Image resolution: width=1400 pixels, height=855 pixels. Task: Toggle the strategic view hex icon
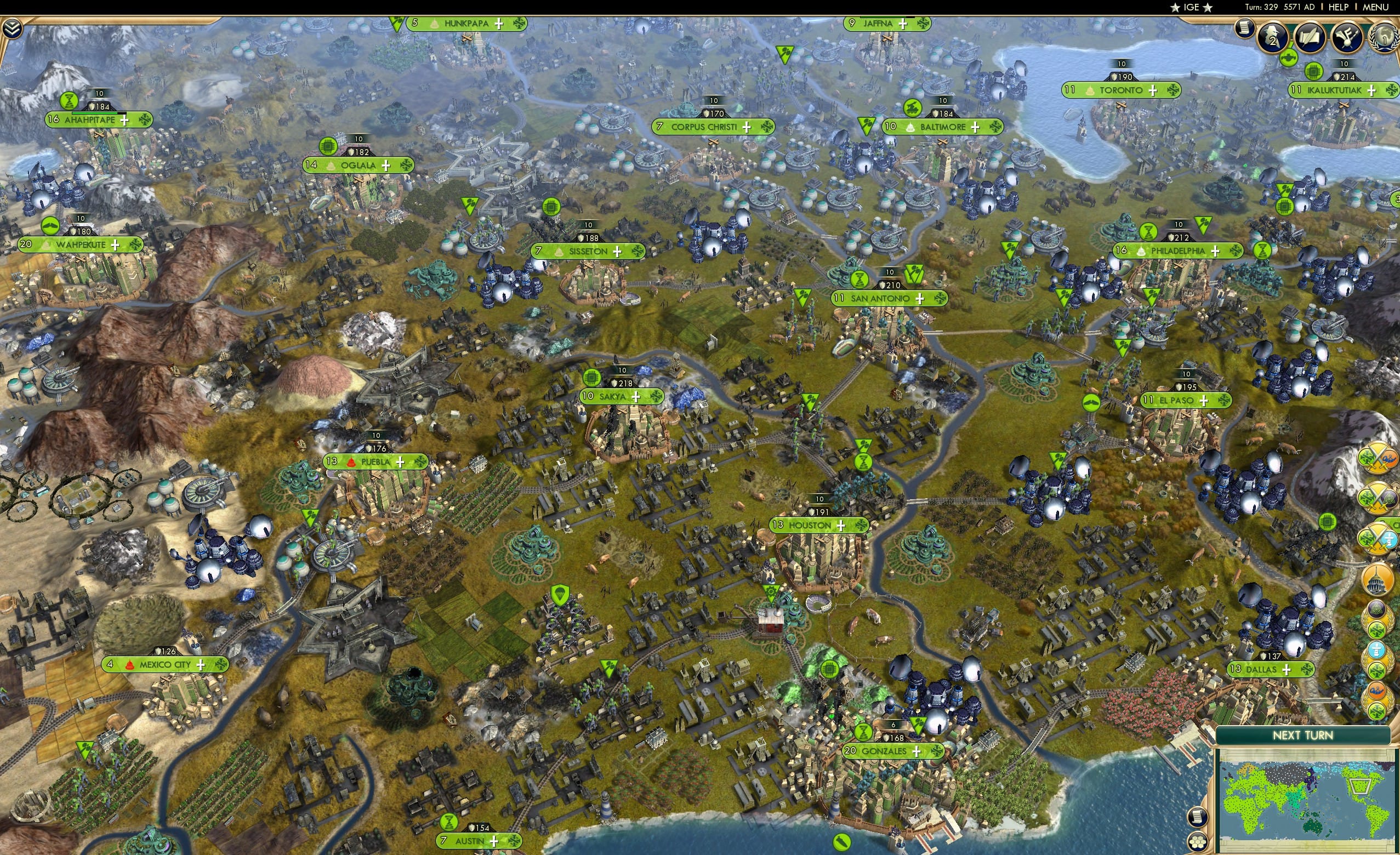point(1199,842)
